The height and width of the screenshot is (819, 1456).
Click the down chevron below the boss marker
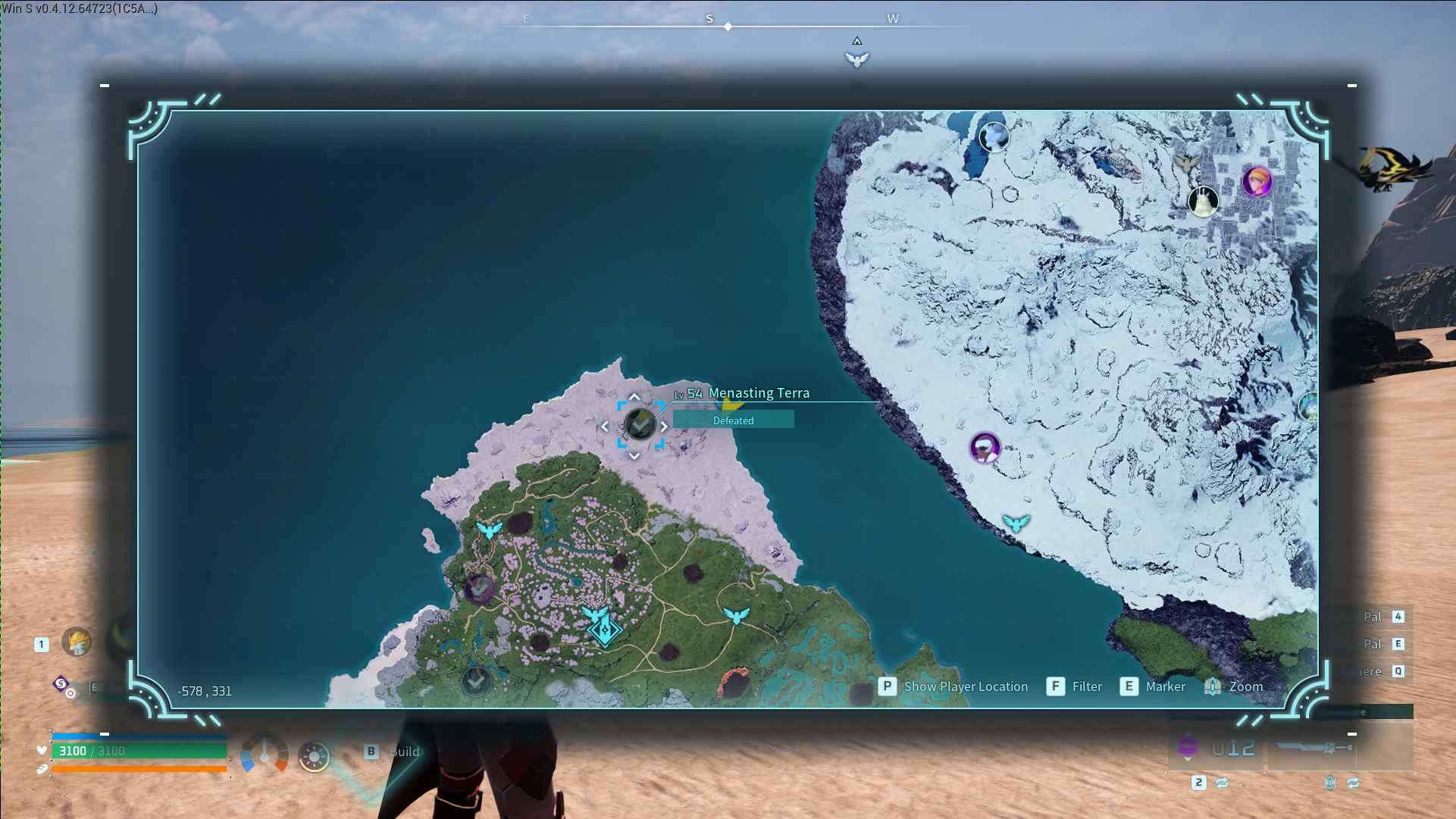tap(634, 456)
